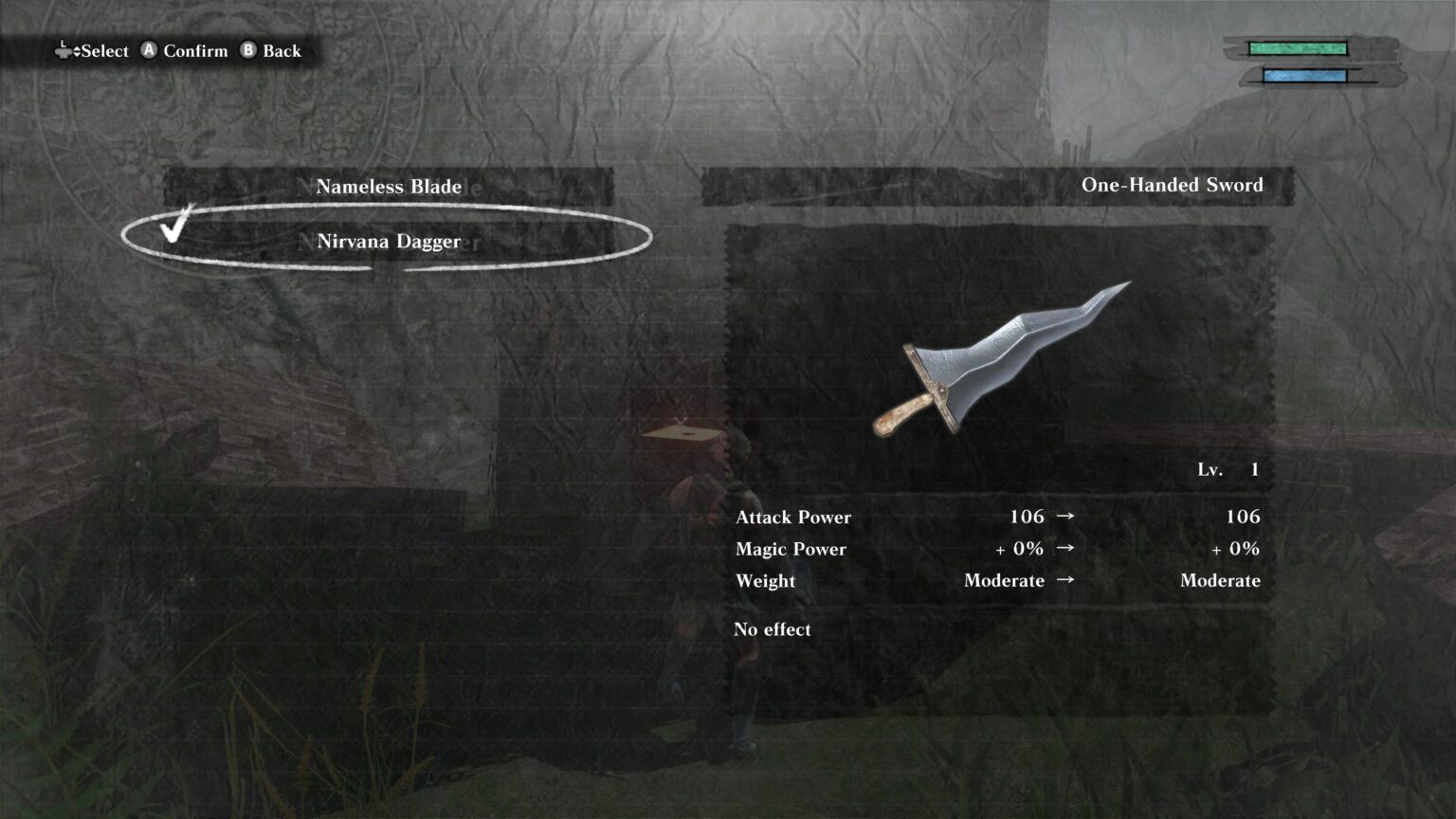Select the Nameless Blade weapon entry
1456x819 pixels.
pyautogui.click(x=388, y=187)
